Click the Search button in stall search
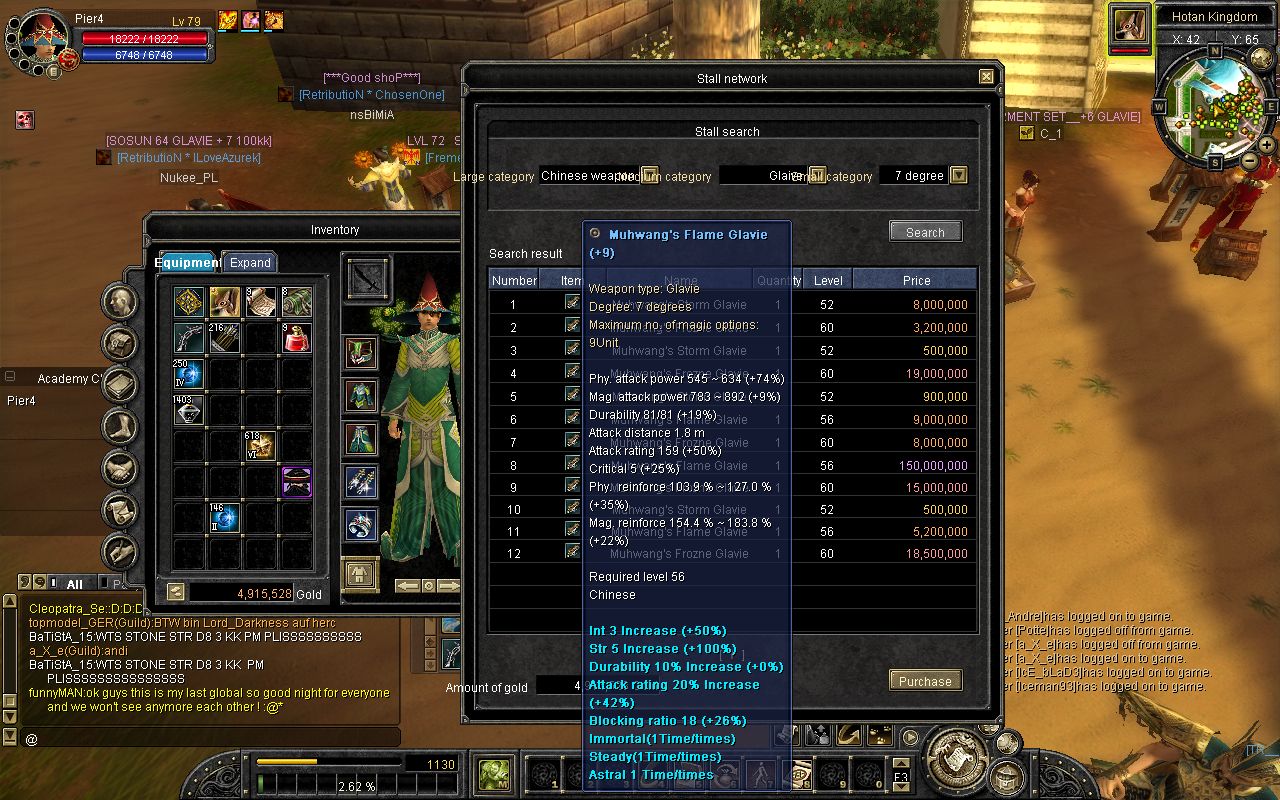The image size is (1280, 800). click(925, 232)
